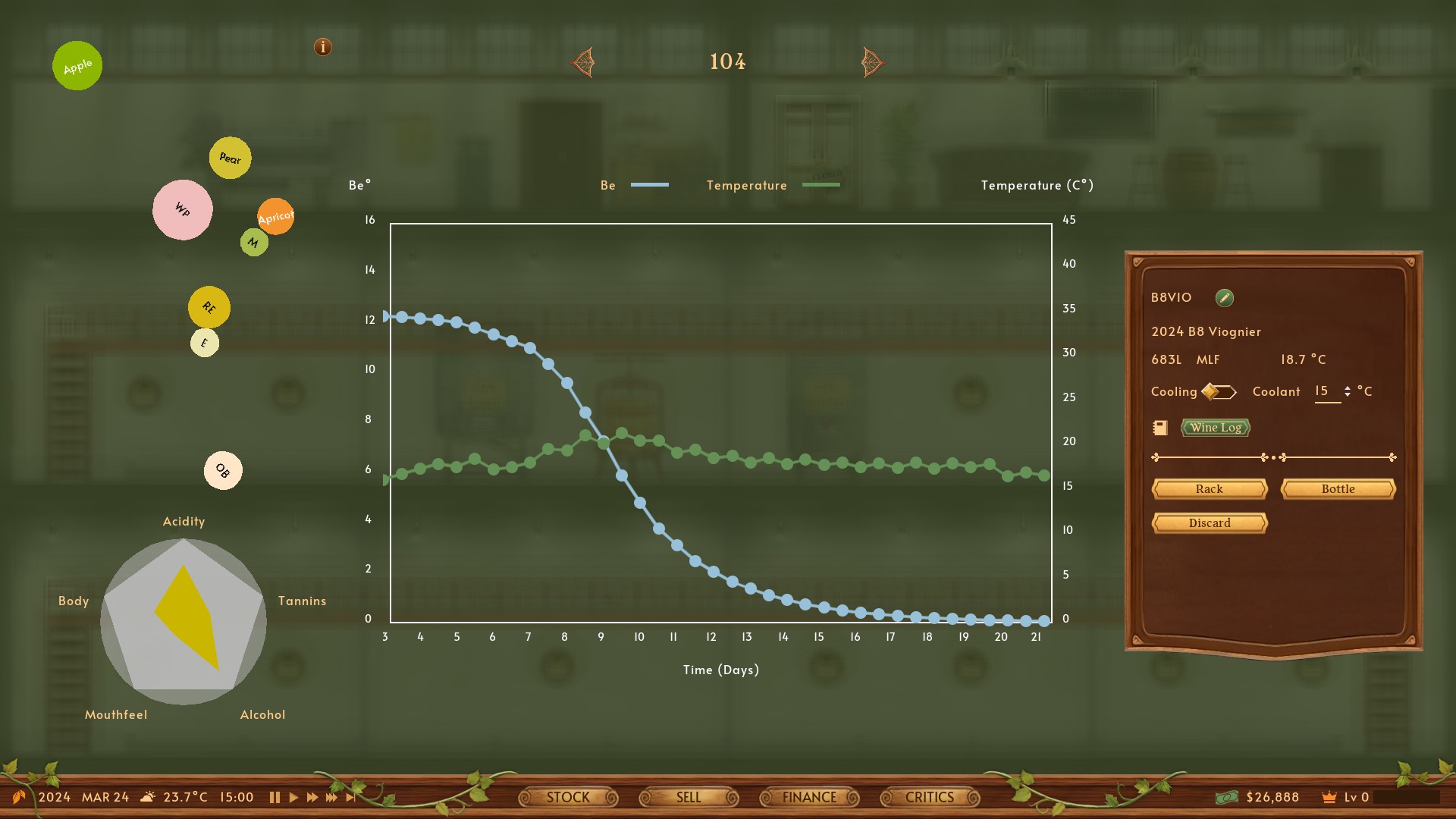Rack the B8 Viognier wine

point(1209,489)
